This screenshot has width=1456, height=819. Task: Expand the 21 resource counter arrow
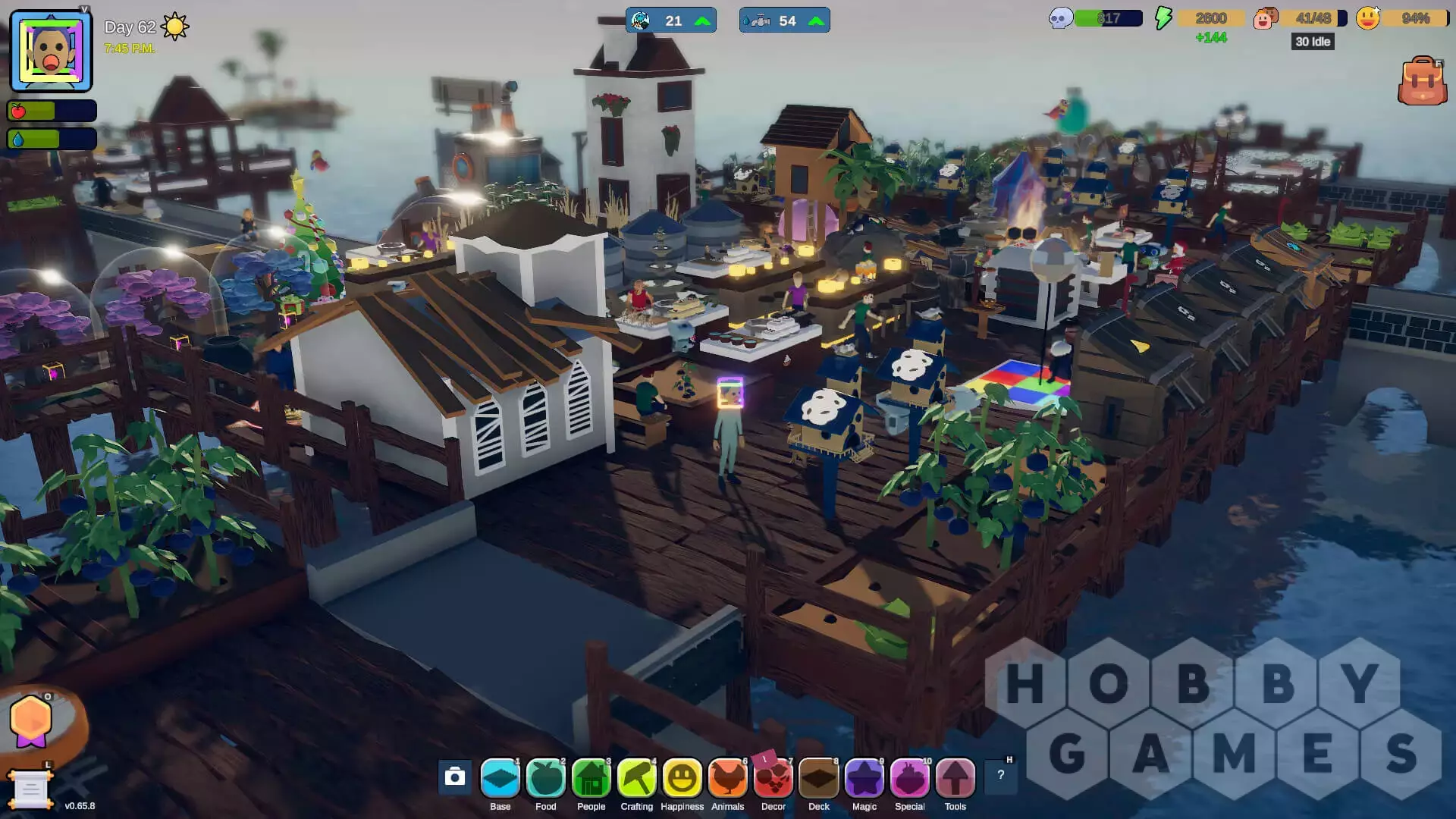tap(703, 21)
